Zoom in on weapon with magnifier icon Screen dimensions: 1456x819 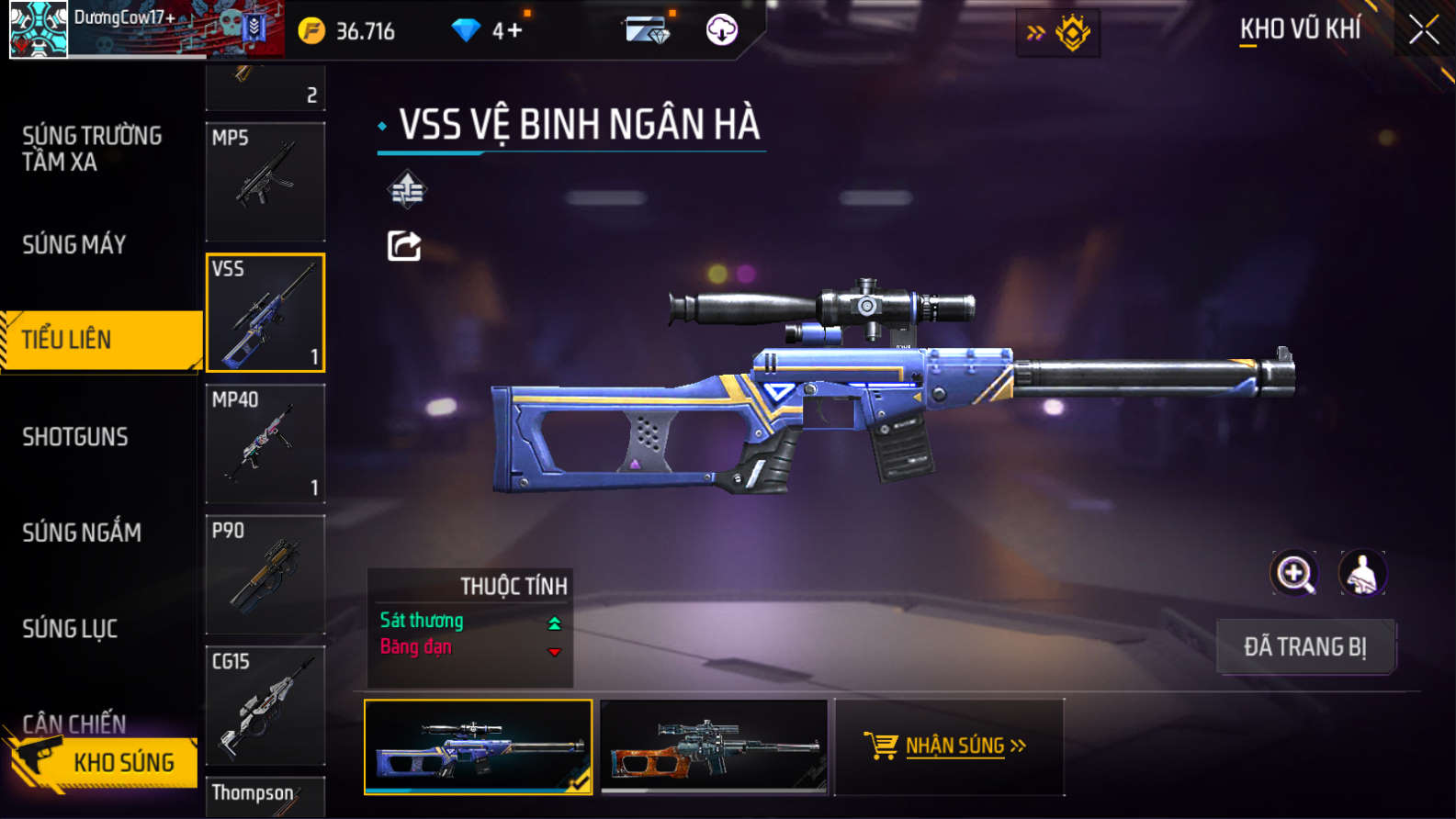click(x=1294, y=574)
